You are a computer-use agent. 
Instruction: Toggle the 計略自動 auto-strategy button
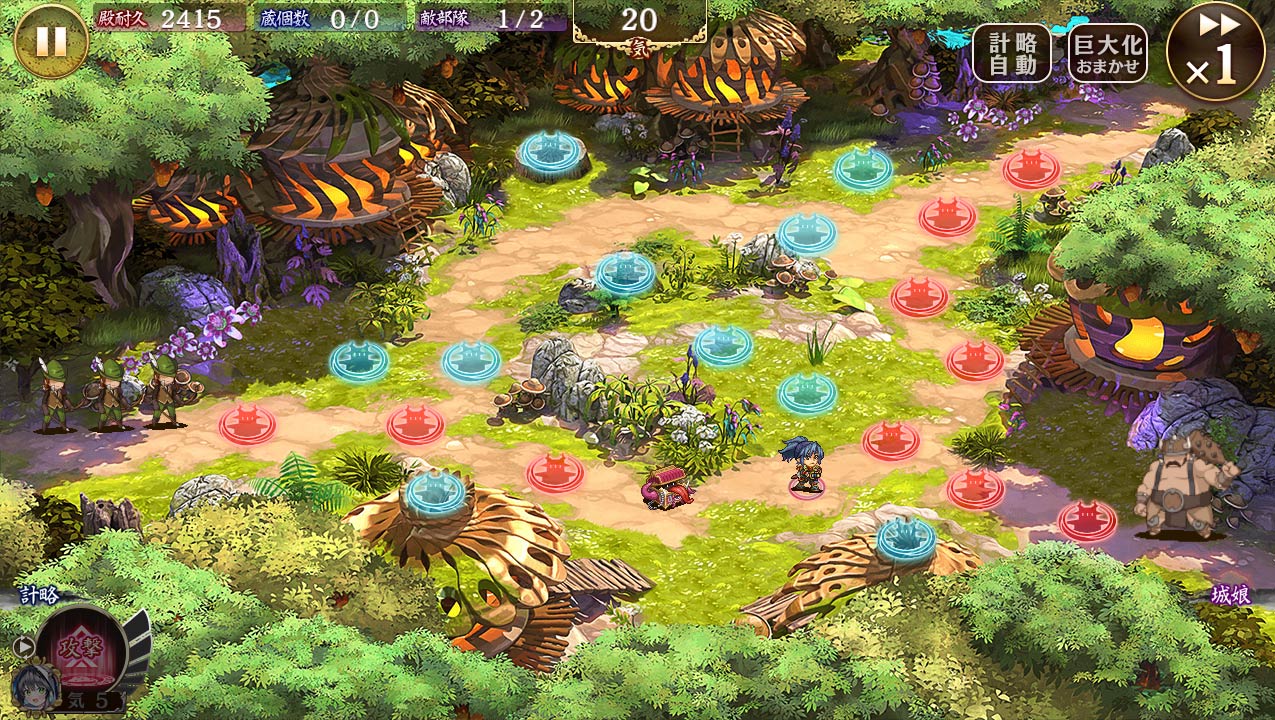tap(1011, 53)
